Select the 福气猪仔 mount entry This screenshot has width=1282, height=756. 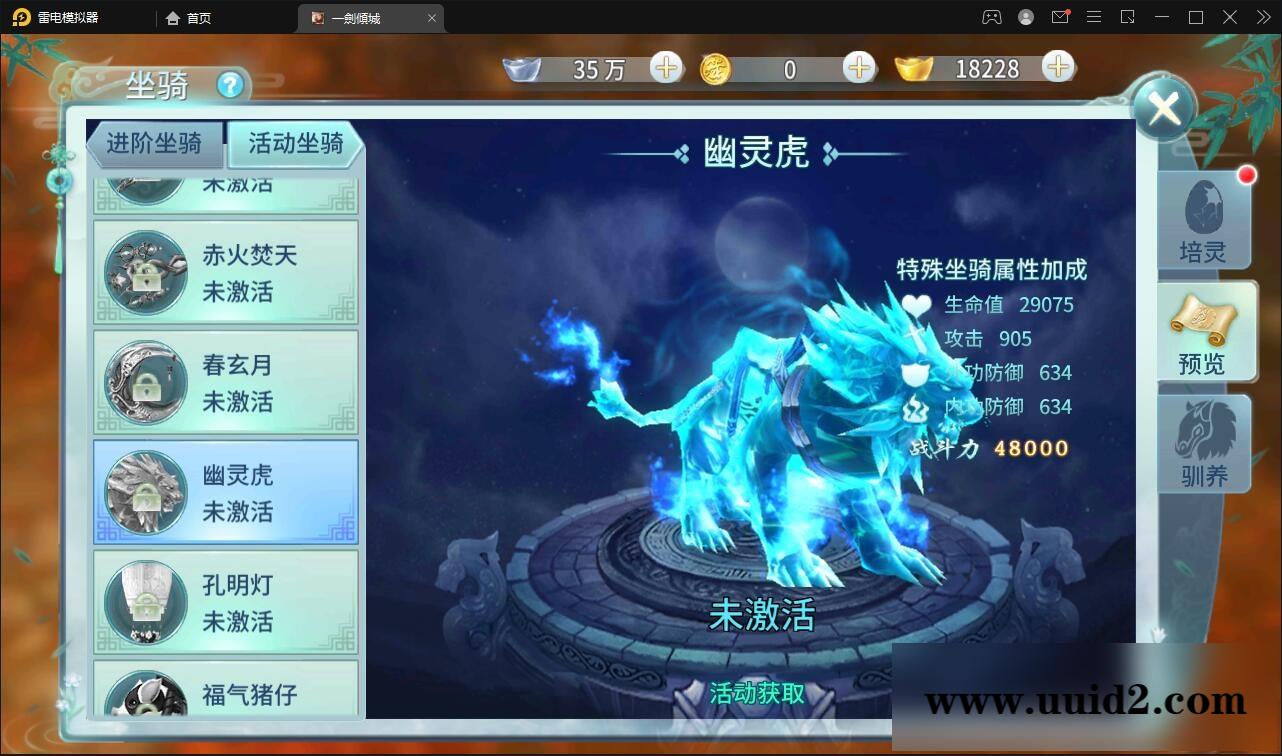coord(226,692)
